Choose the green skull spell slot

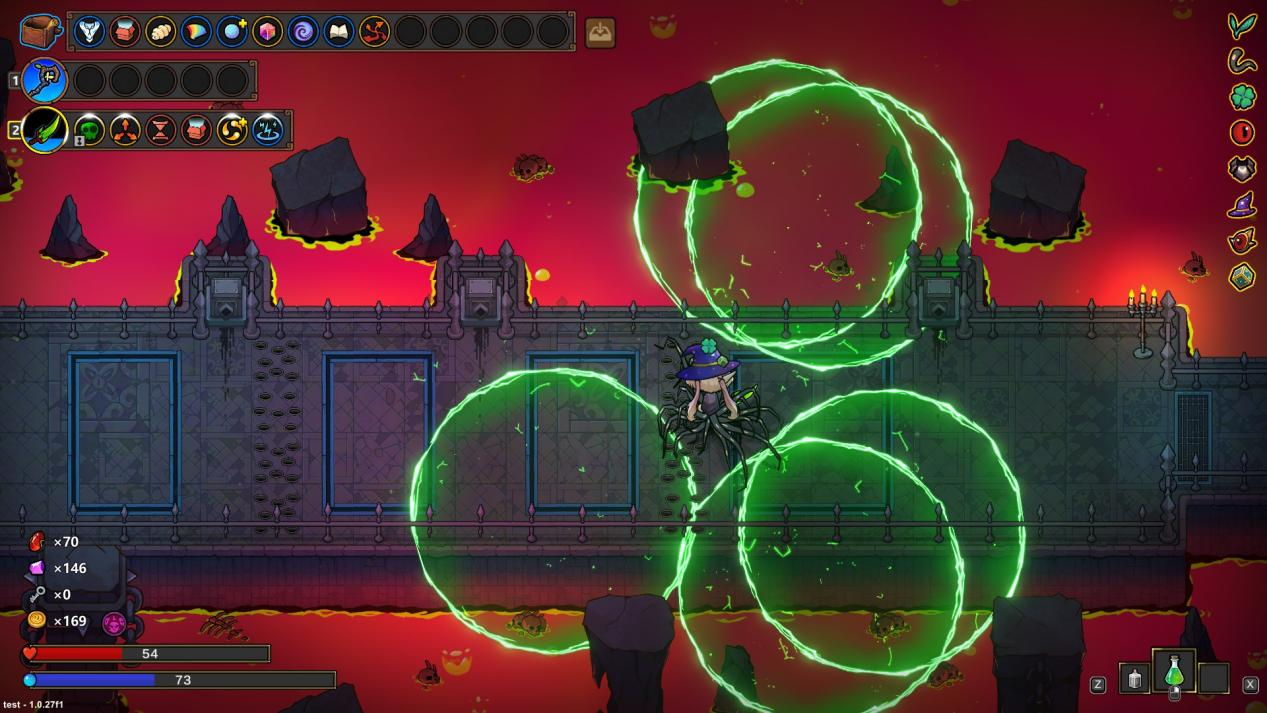(90, 130)
